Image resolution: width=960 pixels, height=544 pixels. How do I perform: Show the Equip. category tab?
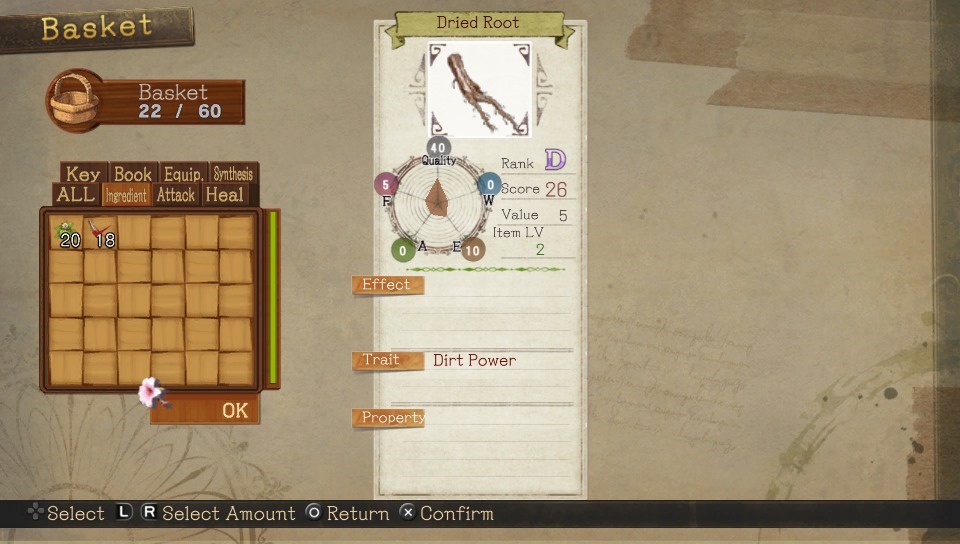pyautogui.click(x=184, y=174)
